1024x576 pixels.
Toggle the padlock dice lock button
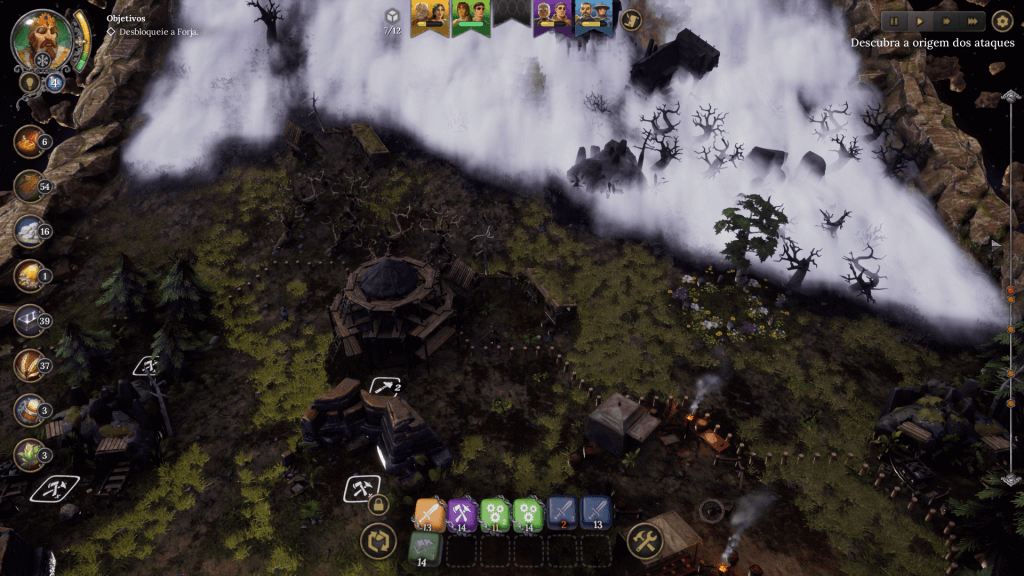378,505
